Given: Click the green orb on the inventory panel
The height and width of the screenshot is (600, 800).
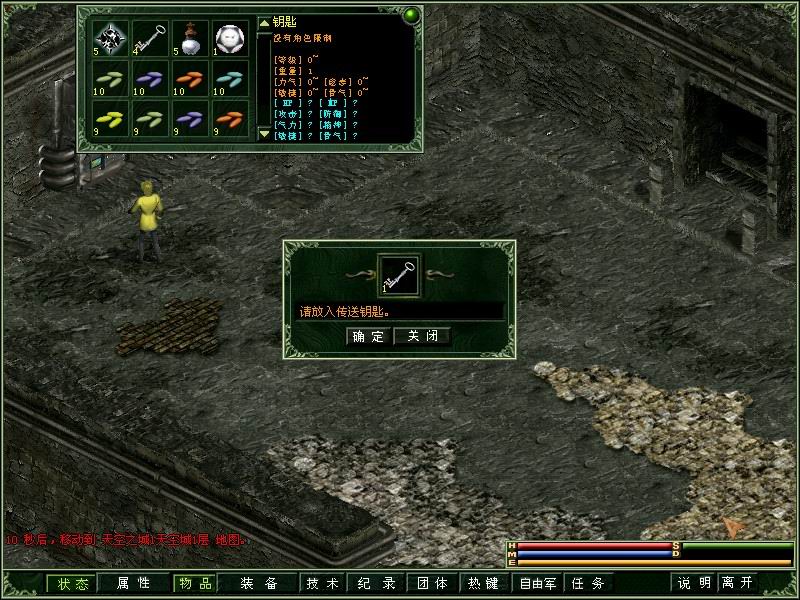Looking at the screenshot, I should (410, 16).
